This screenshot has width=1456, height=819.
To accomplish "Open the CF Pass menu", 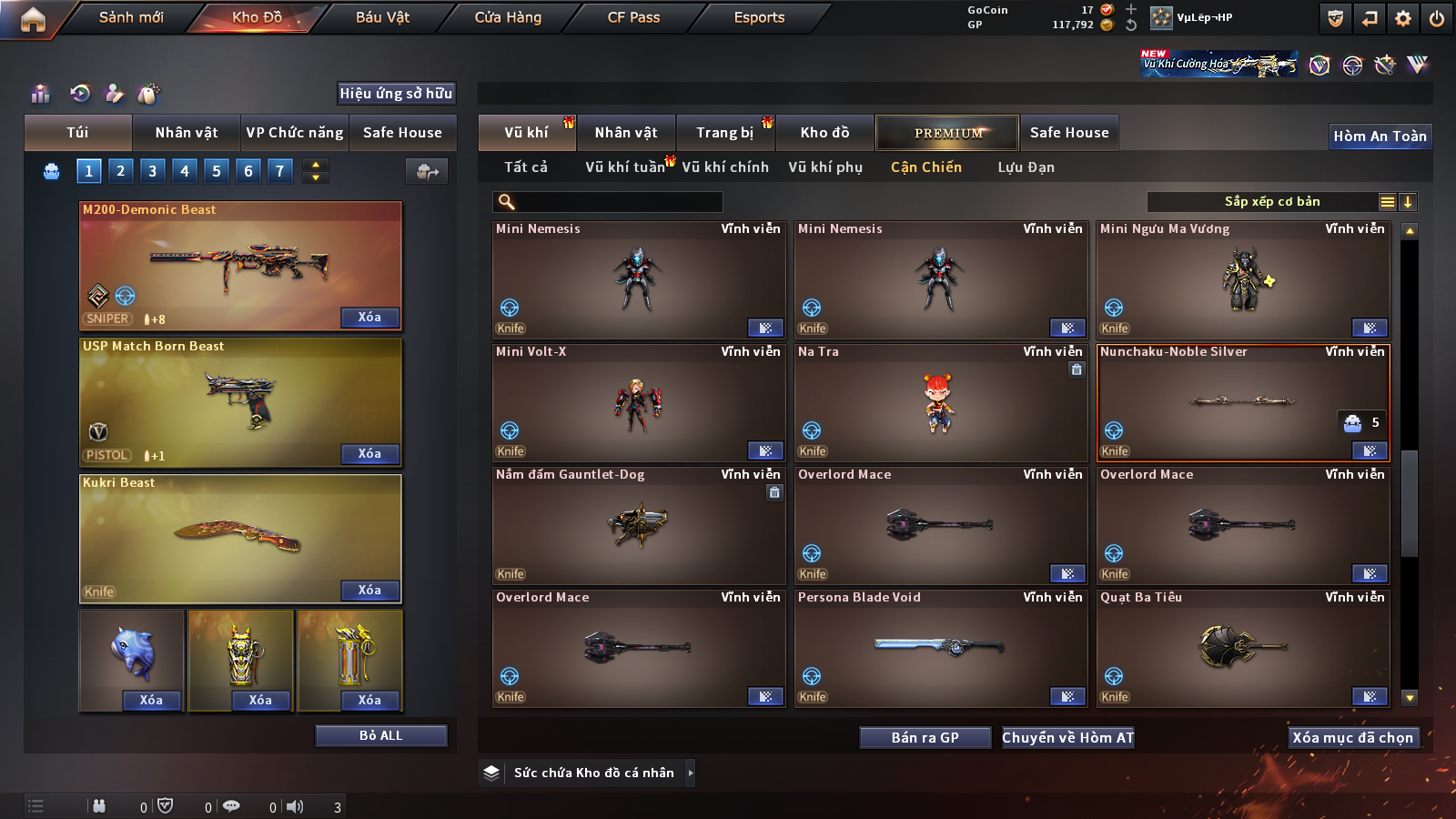I will tap(633, 17).
